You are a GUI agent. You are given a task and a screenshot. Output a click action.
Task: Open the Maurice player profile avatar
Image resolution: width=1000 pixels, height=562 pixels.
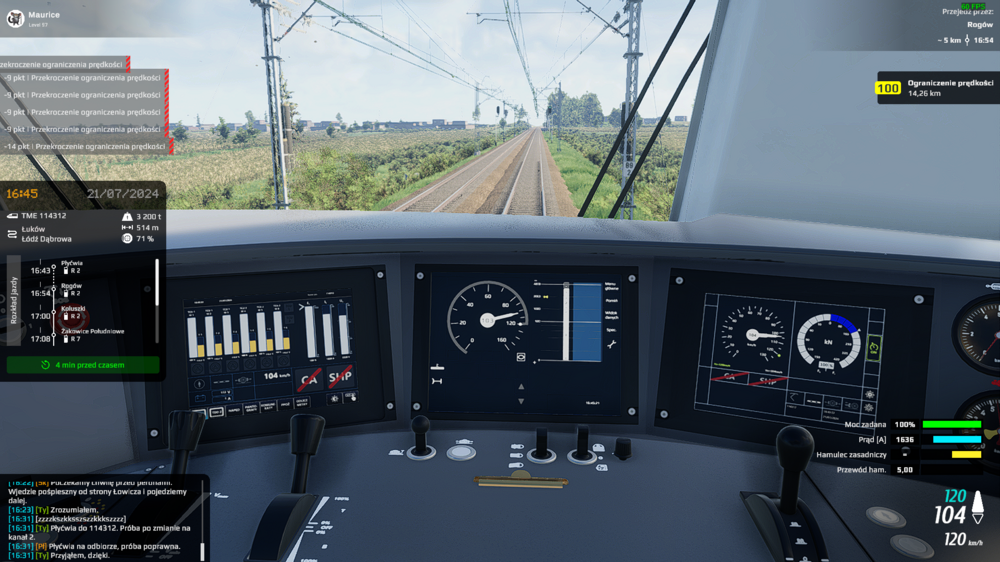pyautogui.click(x=15, y=18)
